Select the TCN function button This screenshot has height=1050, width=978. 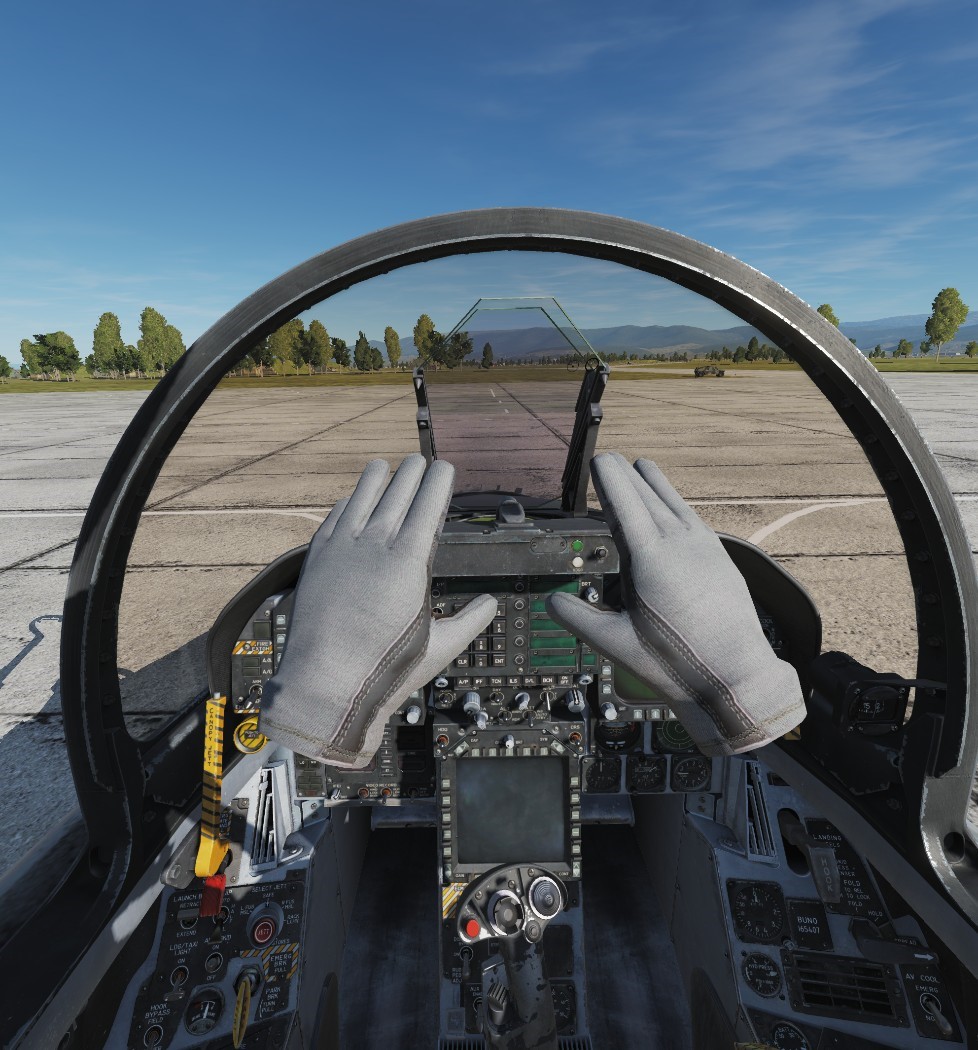pyautogui.click(x=496, y=681)
